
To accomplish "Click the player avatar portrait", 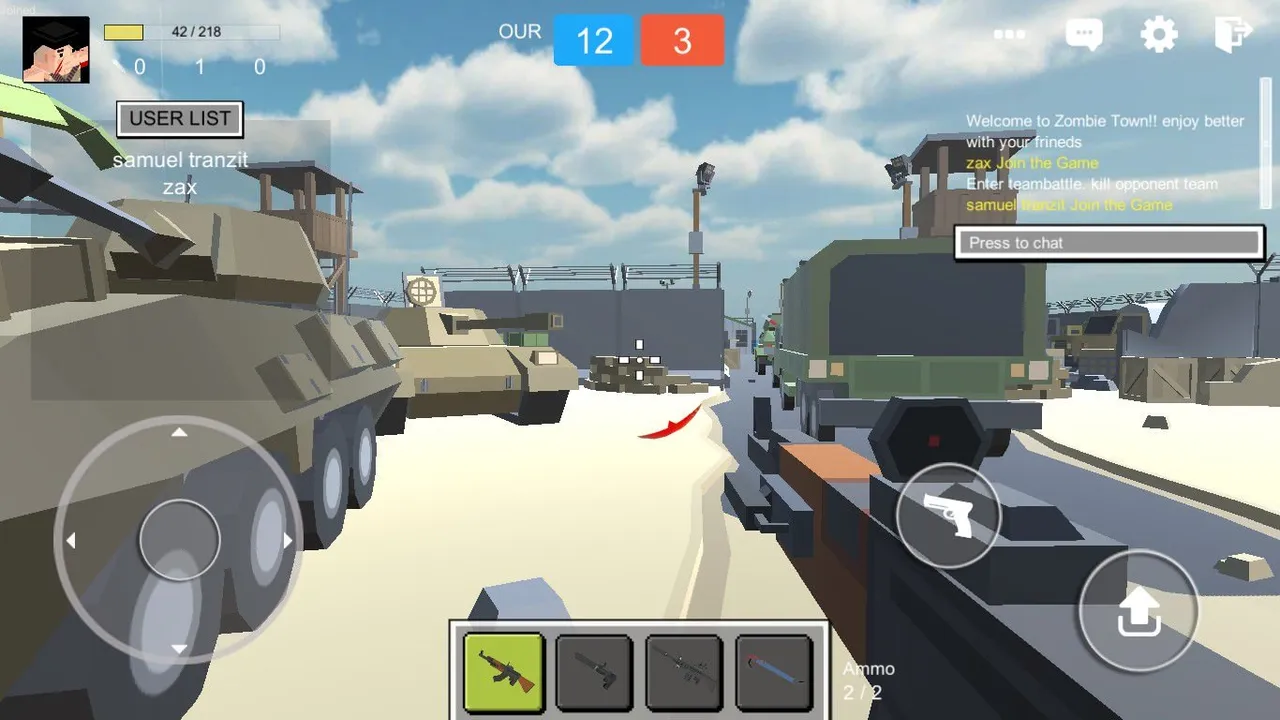I will tap(56, 50).
